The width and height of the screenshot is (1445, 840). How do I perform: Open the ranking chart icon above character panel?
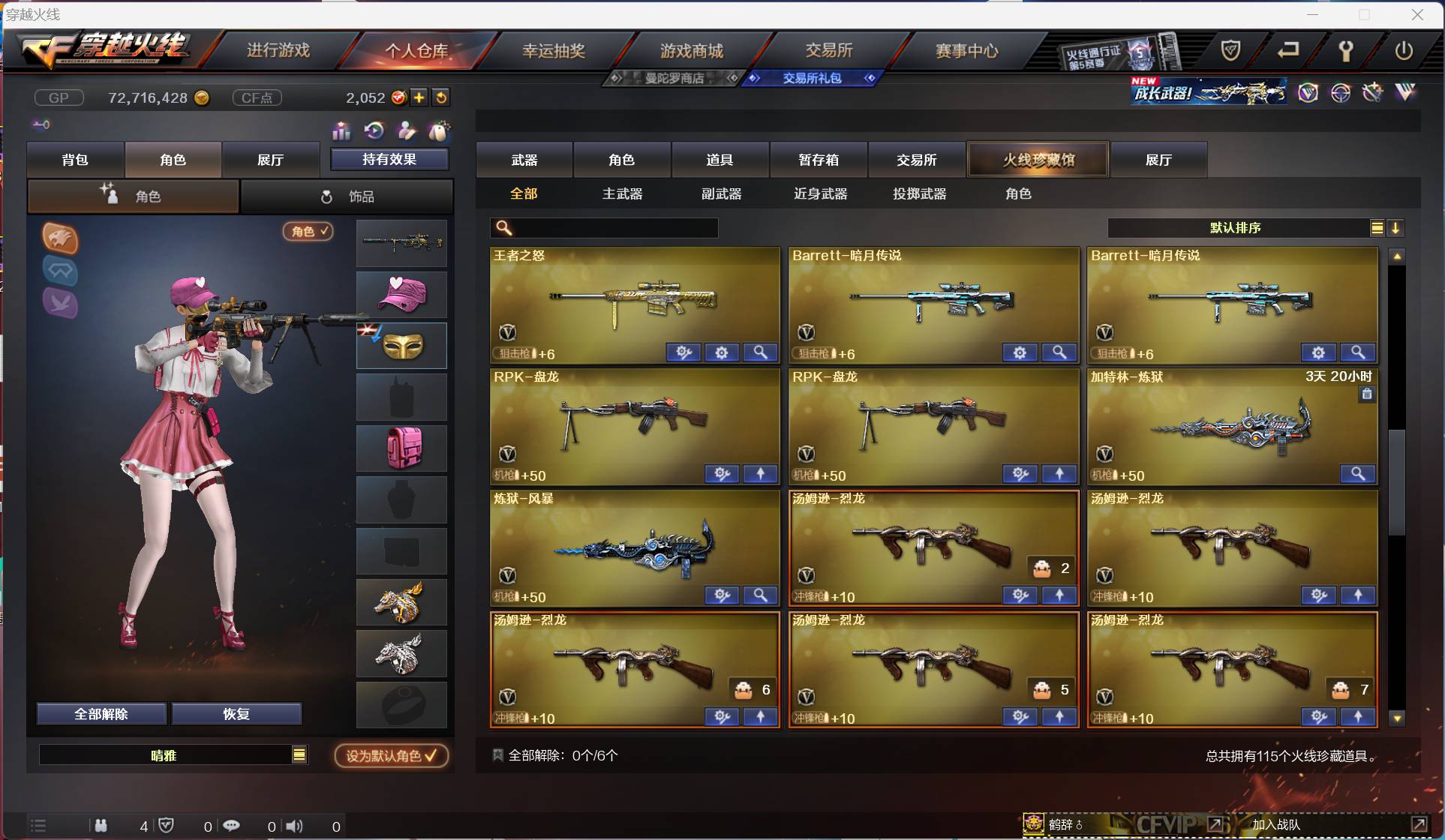(x=341, y=131)
